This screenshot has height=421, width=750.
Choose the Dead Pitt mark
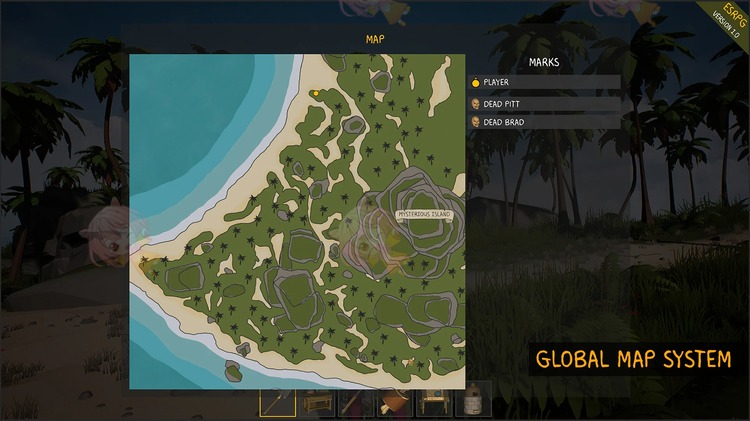[545, 103]
